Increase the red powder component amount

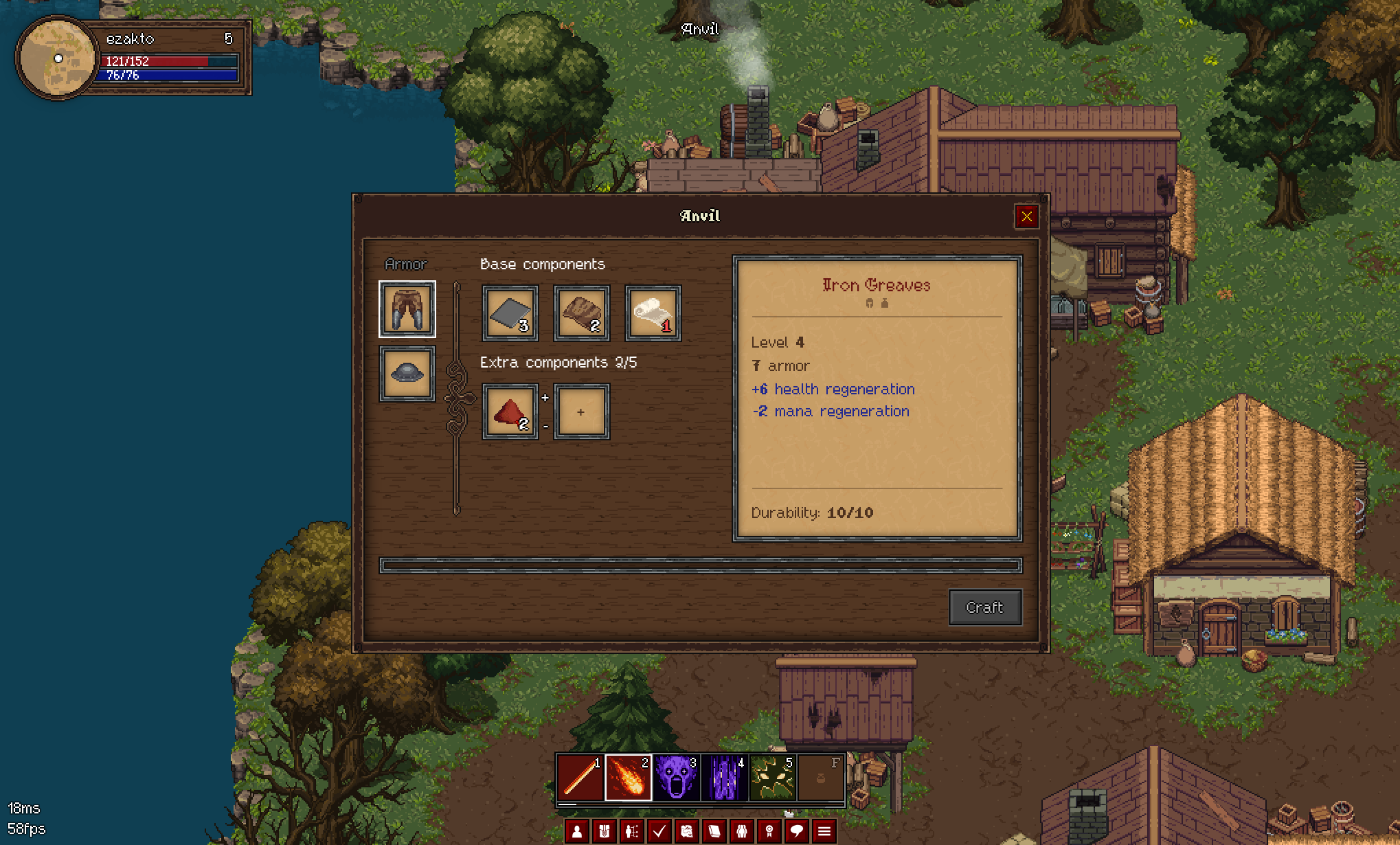545,398
